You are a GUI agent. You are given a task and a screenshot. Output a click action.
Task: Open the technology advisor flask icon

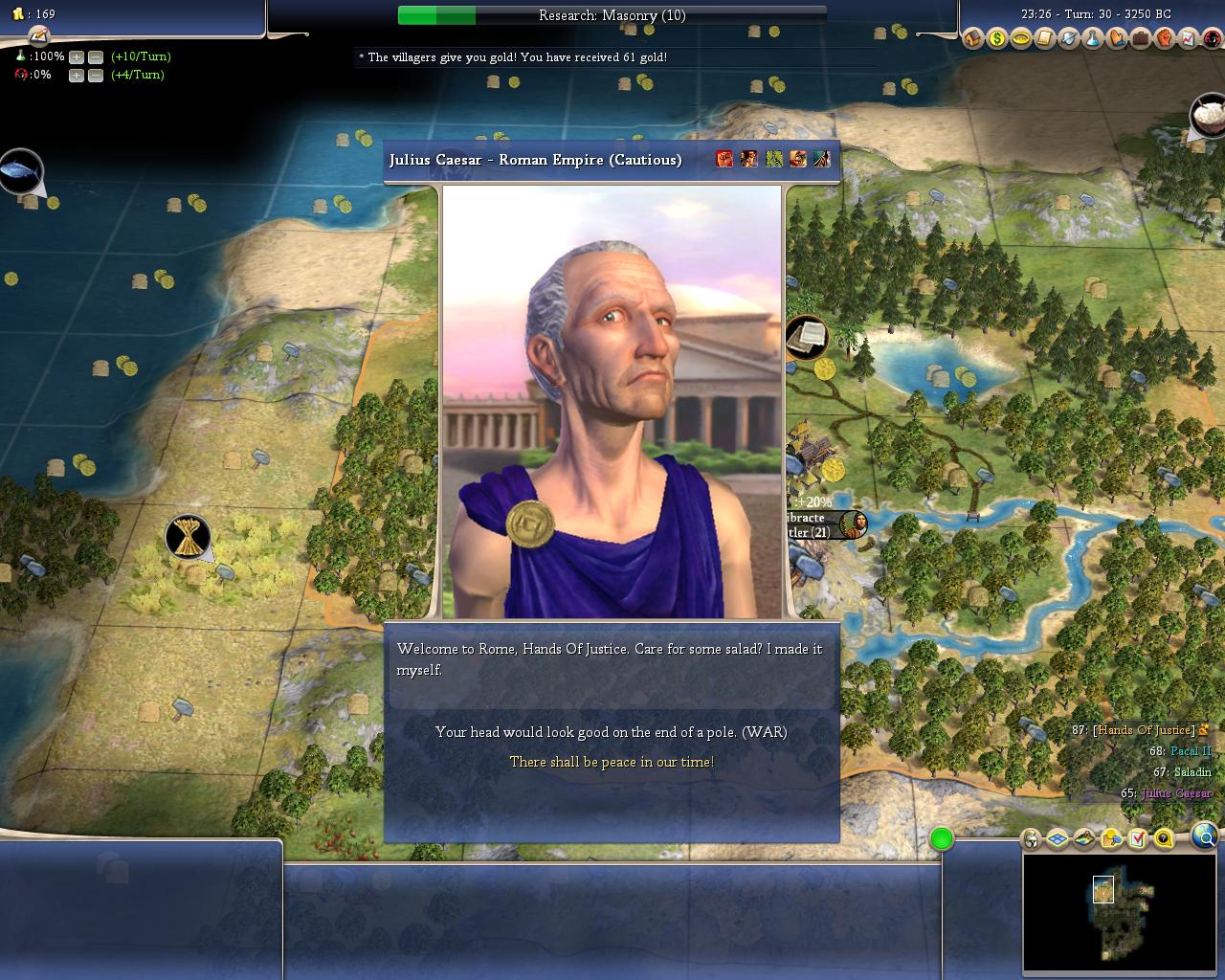click(x=1093, y=39)
